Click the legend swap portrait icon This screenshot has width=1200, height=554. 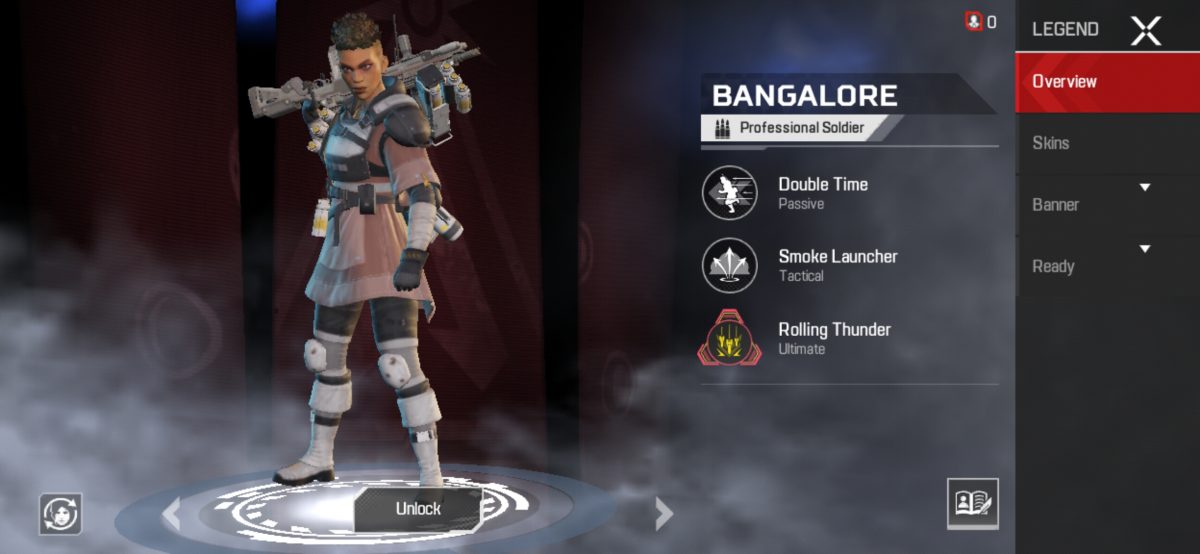click(x=61, y=513)
